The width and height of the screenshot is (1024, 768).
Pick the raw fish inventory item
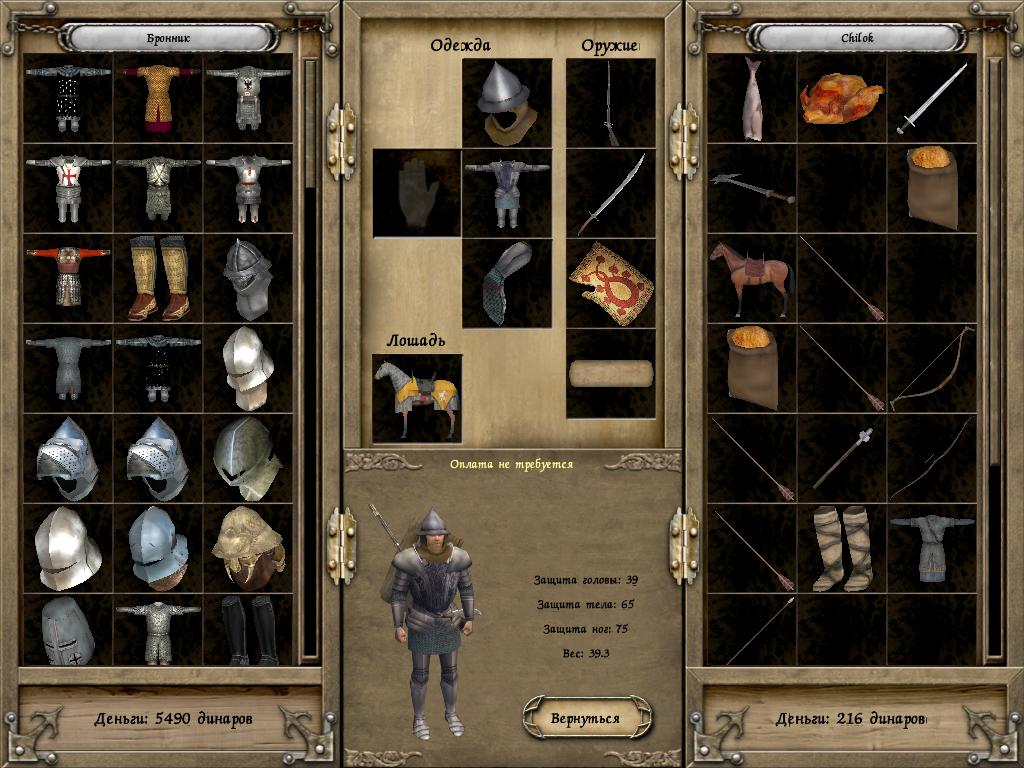752,98
